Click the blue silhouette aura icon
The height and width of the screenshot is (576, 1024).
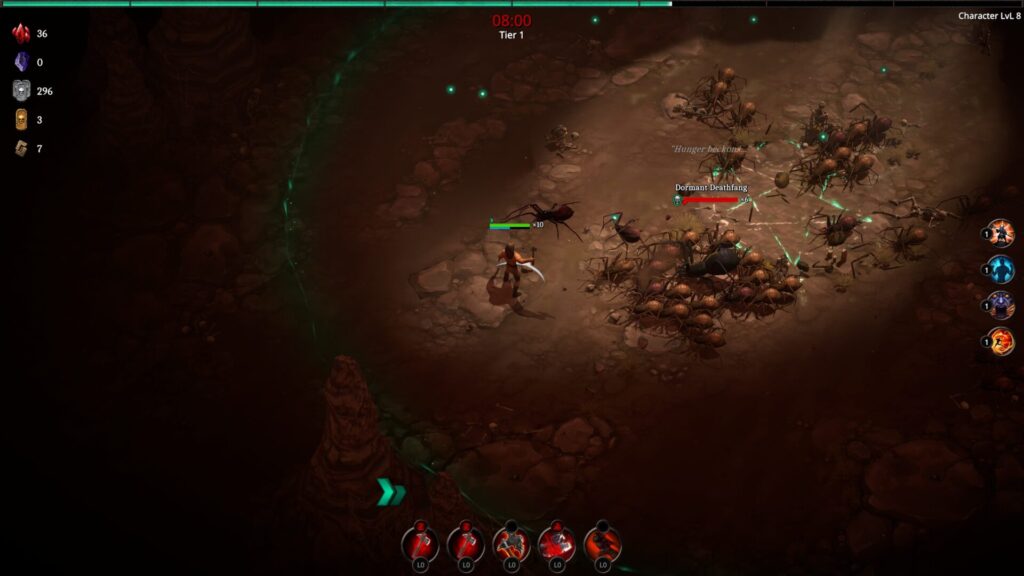(x=1001, y=269)
